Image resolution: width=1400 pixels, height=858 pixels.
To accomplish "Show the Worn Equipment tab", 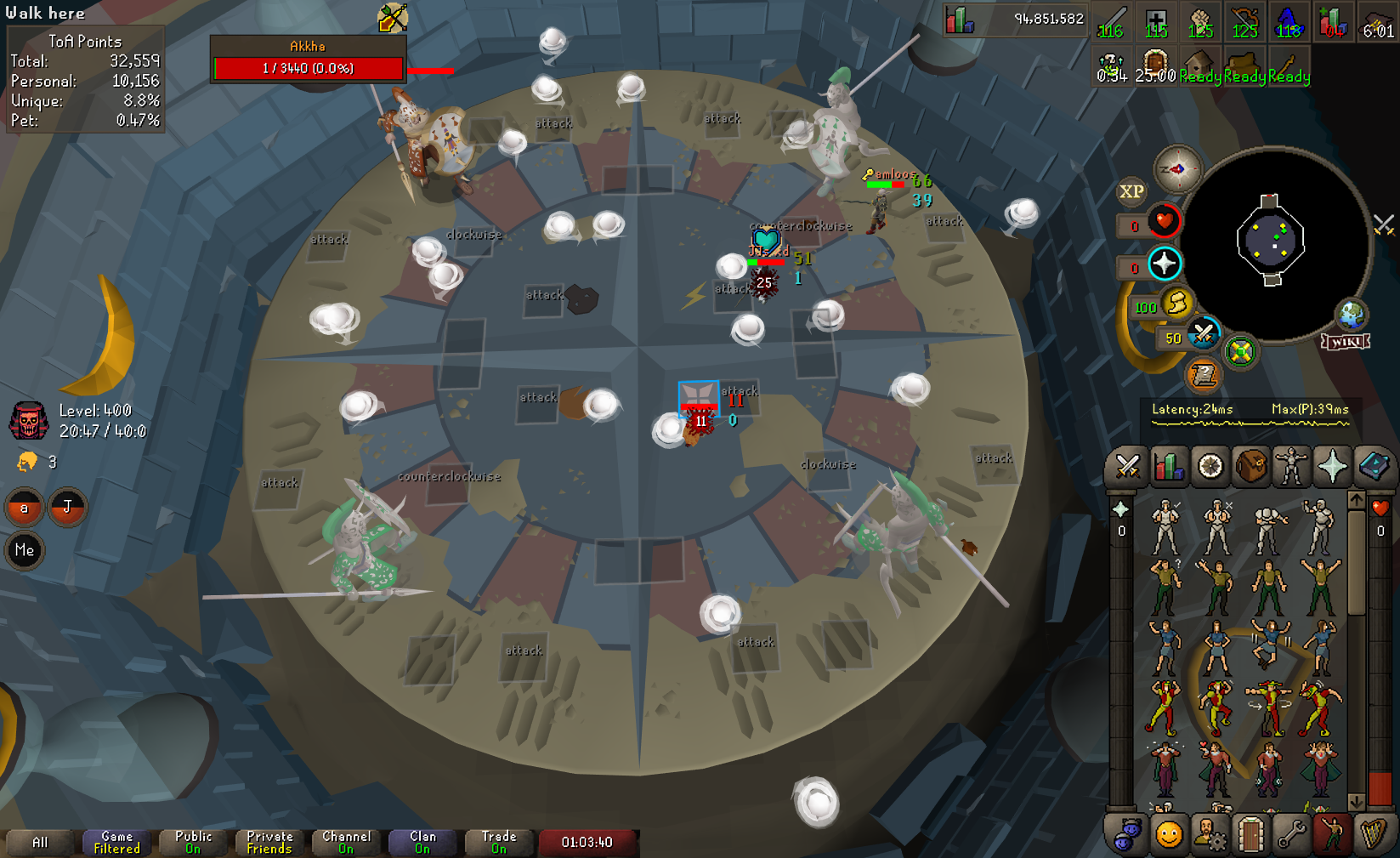I will [1291, 466].
